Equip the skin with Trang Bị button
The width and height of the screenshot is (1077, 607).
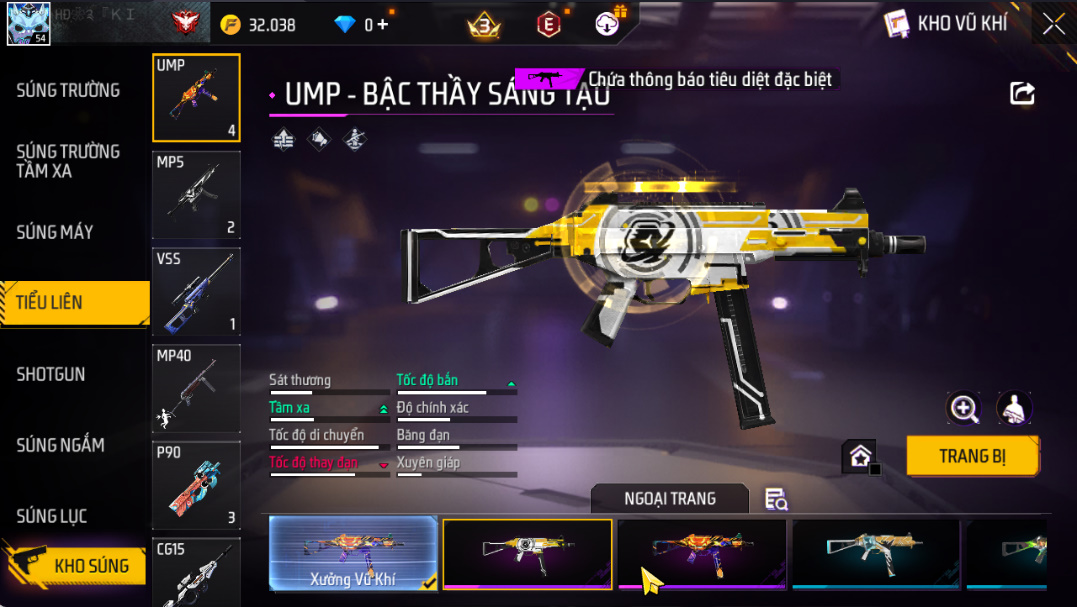972,456
